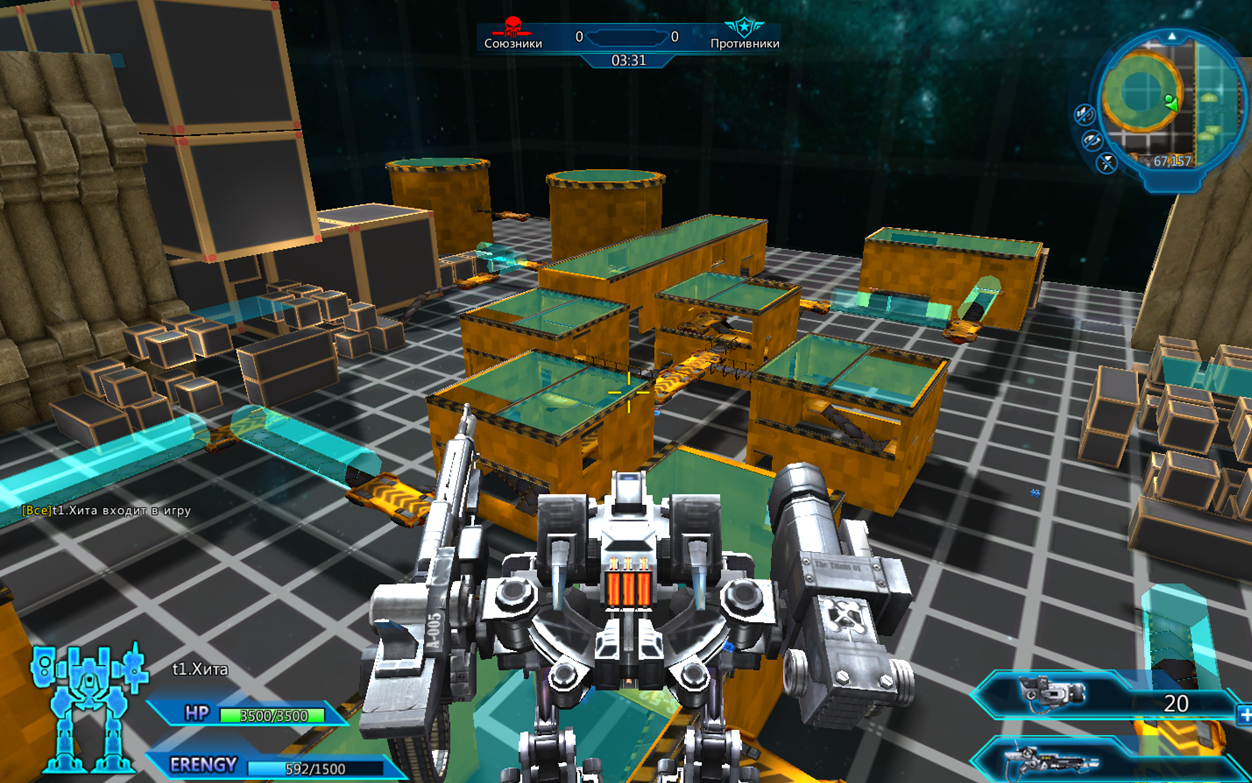Toggle the muted speaker icon beside minimap
Screen dimensions: 1252x783
pos(1085,115)
